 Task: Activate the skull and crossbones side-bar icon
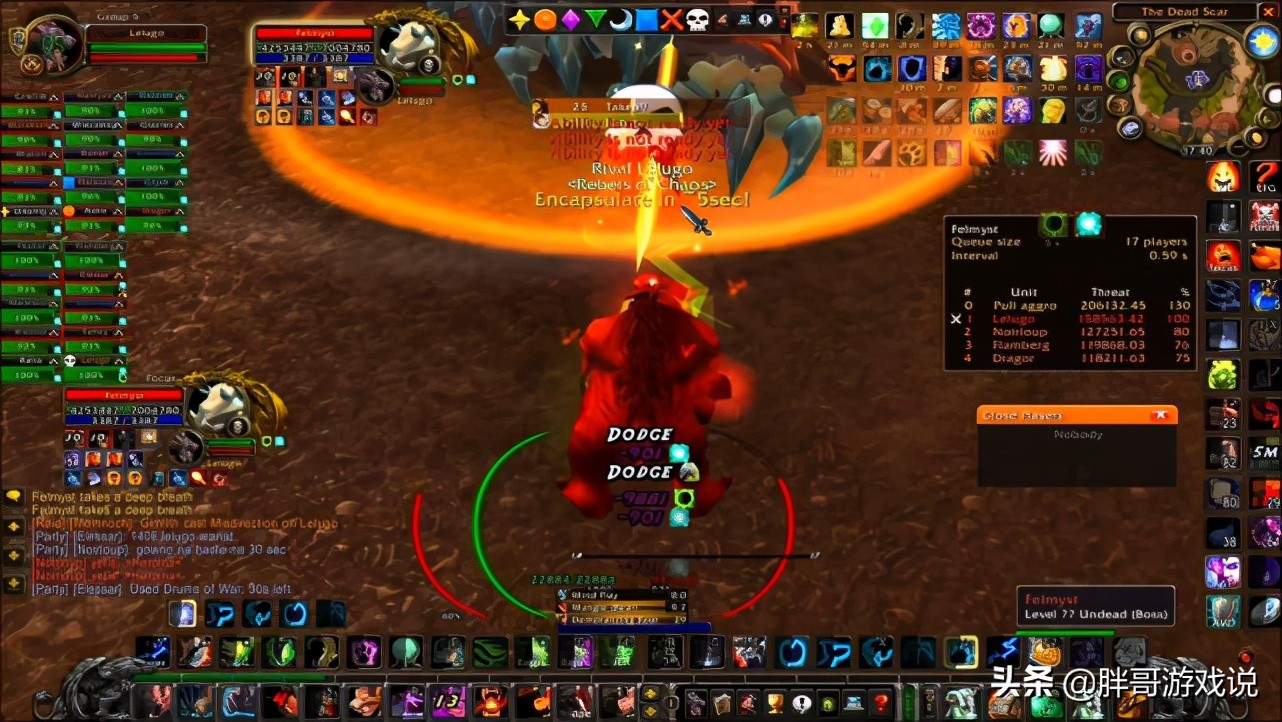(1264, 215)
